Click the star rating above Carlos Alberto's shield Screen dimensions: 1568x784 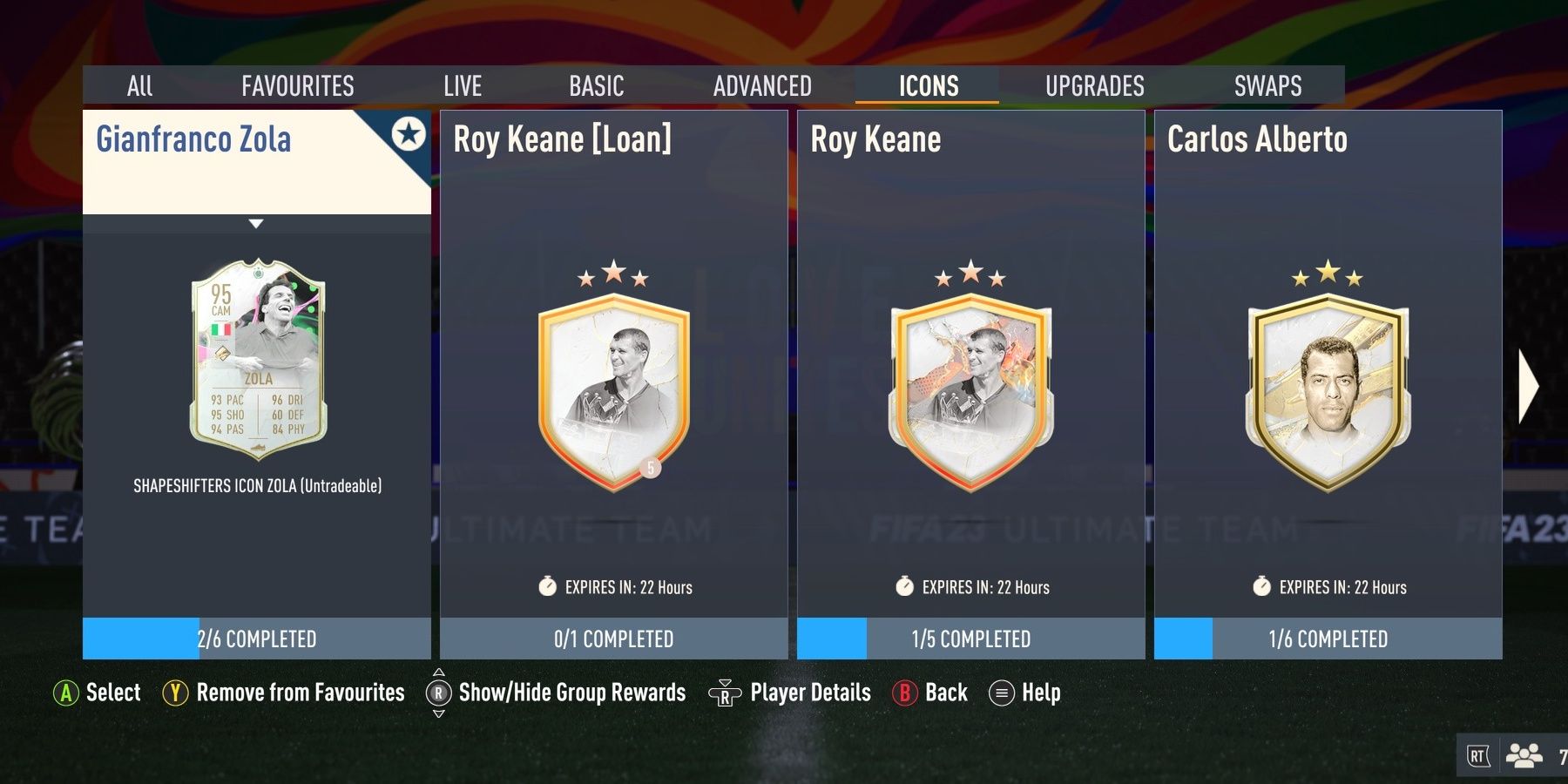[1328, 270]
